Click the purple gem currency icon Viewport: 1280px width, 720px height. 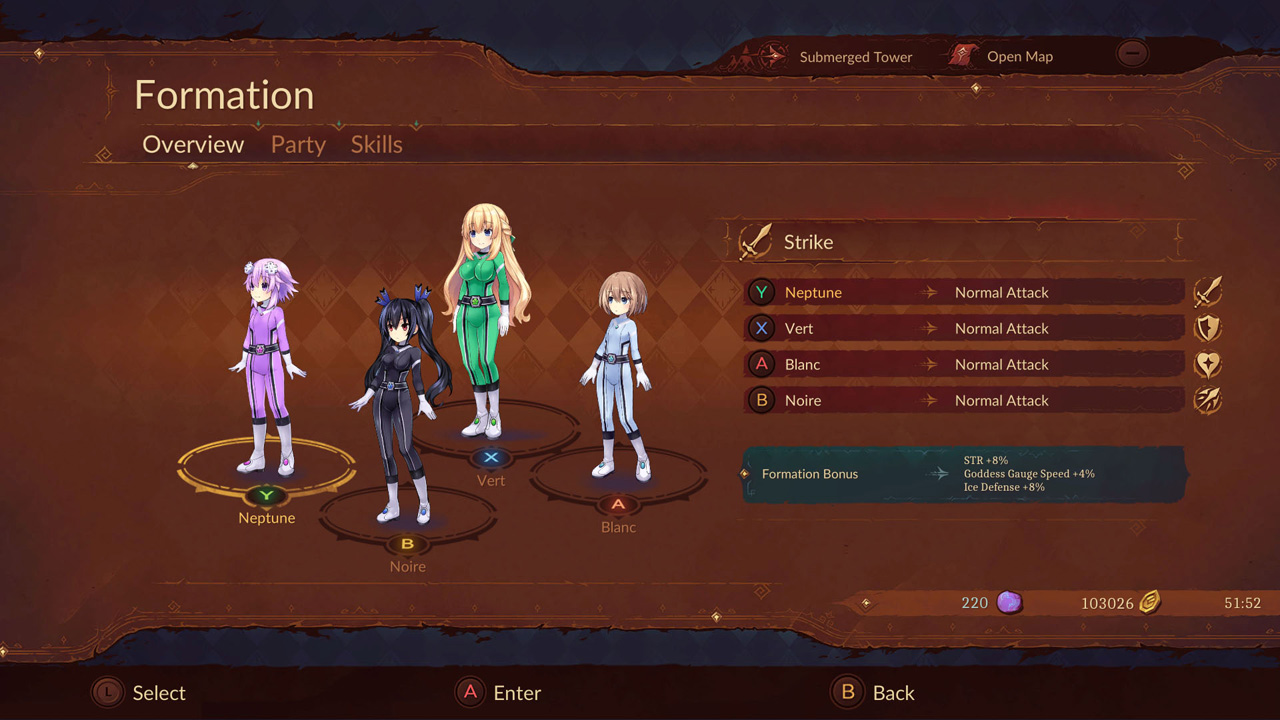pyautogui.click(x=1010, y=602)
